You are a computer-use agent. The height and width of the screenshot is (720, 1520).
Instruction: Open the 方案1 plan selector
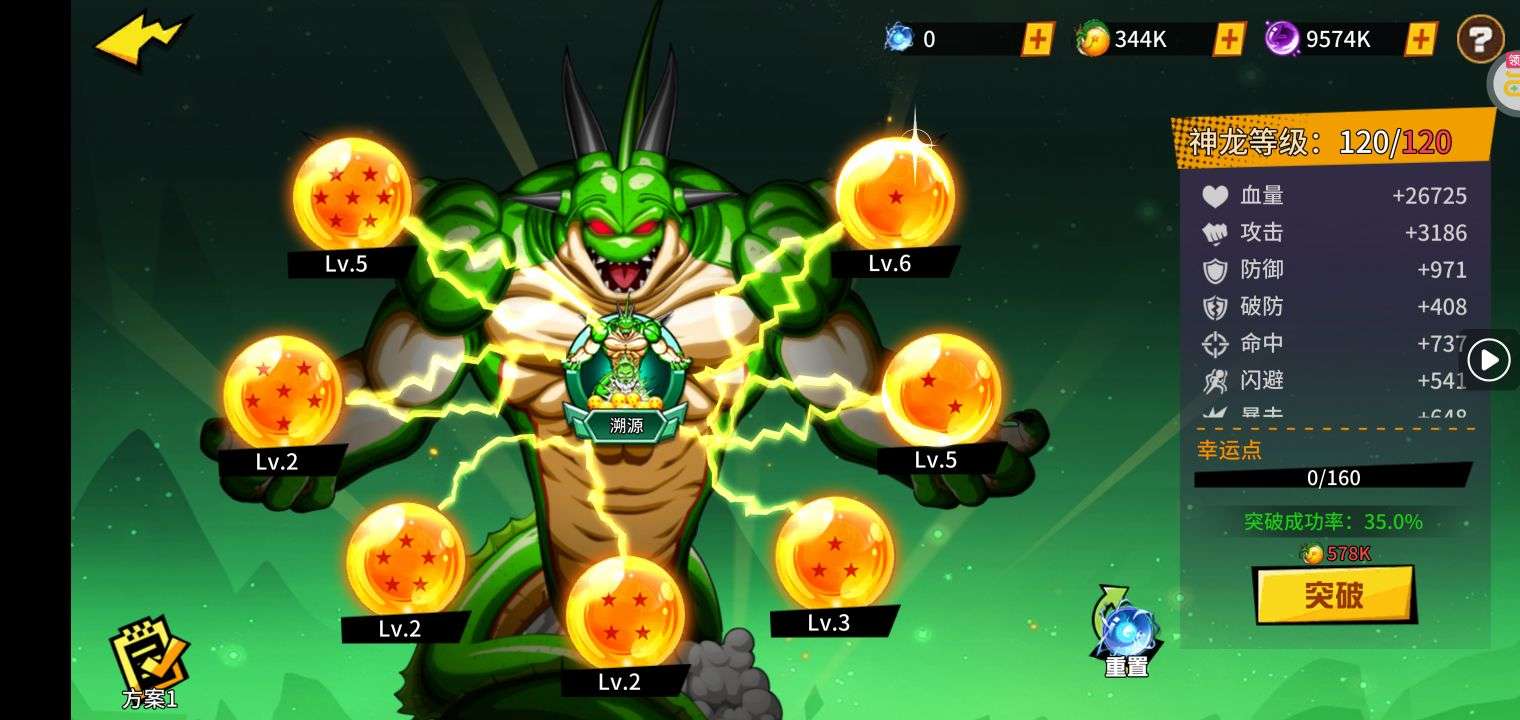(x=150, y=662)
